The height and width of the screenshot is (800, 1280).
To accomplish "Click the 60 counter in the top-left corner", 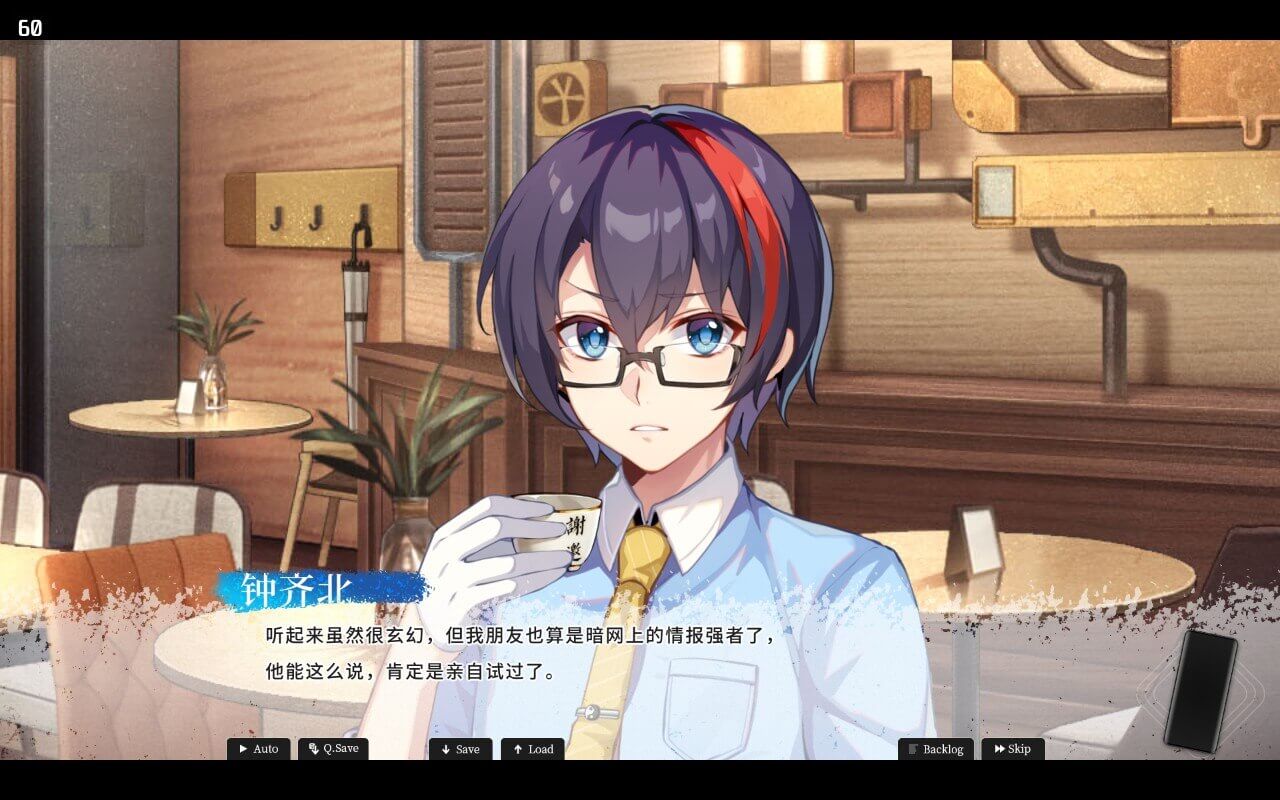I will (28, 29).
